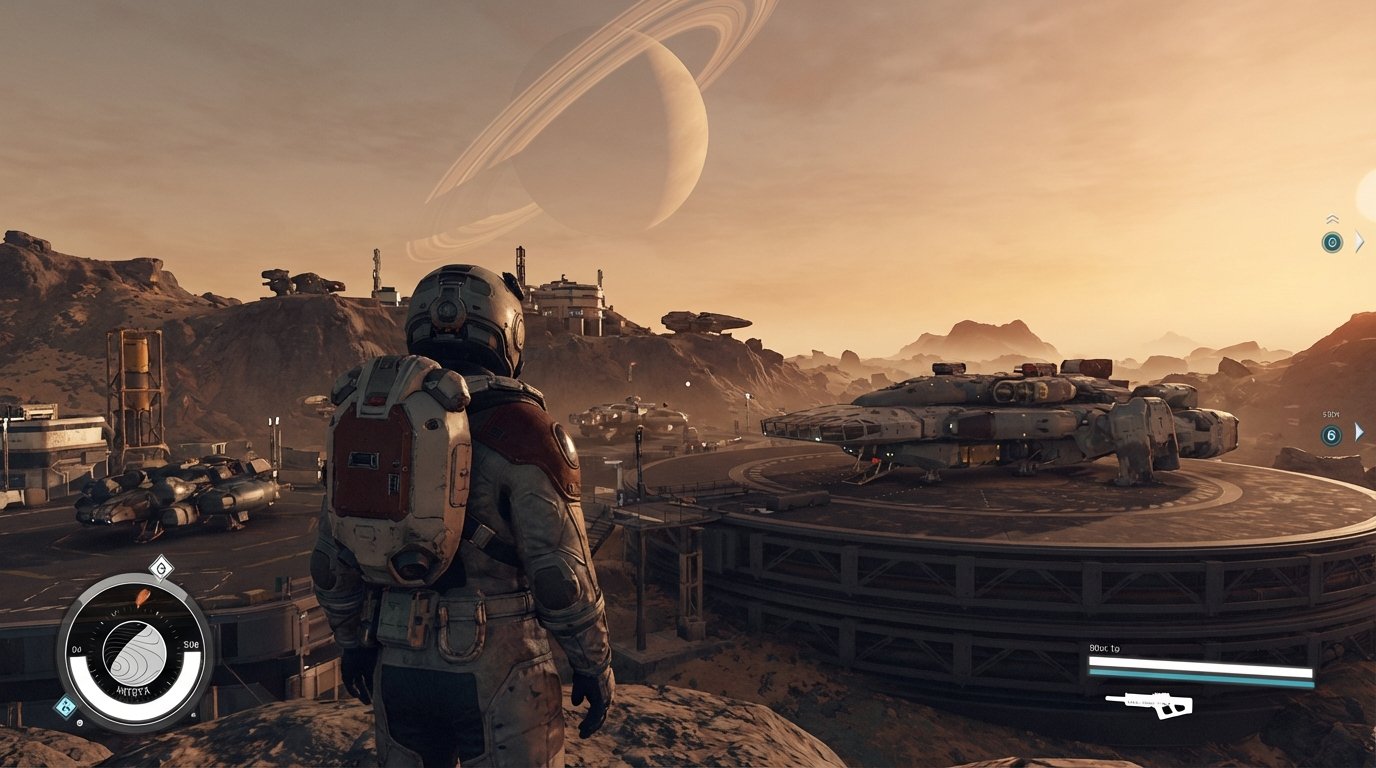The height and width of the screenshot is (768, 1376).
Task: Click the small gear icon below the compass
Action: pos(79,722)
